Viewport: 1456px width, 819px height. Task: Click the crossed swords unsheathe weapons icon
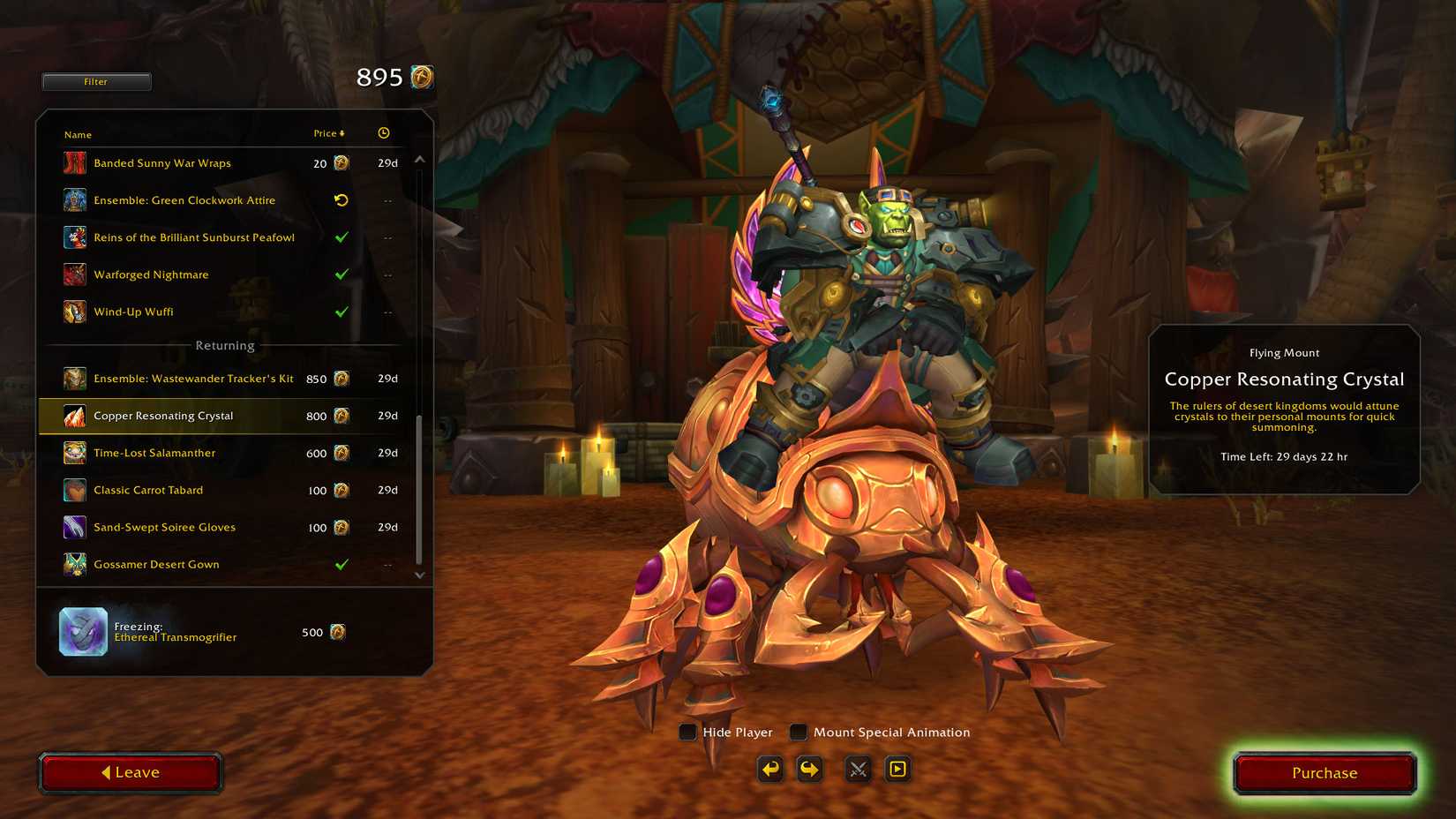click(856, 769)
